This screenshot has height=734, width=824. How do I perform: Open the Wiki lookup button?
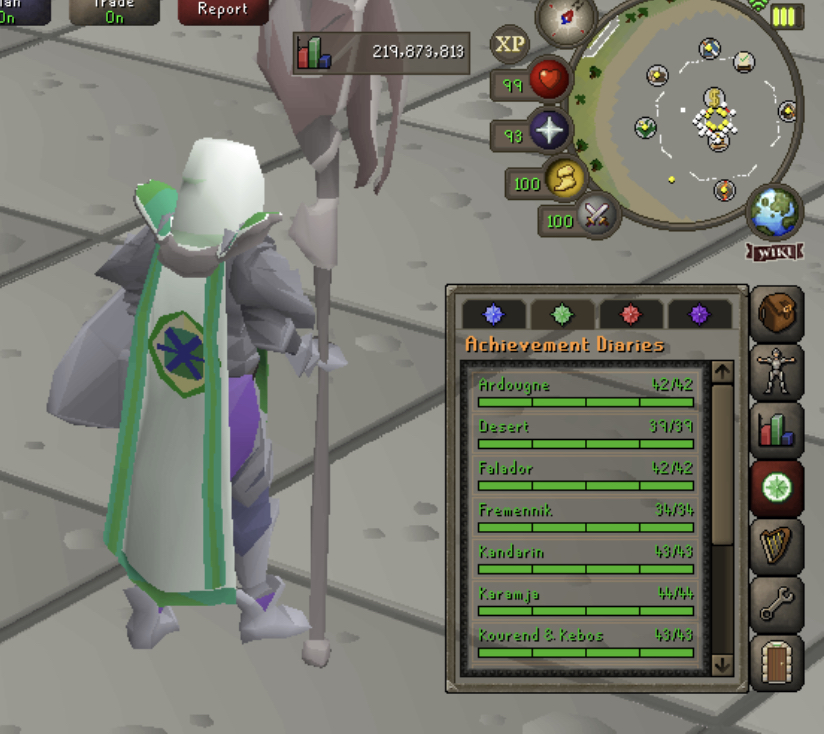tap(774, 251)
